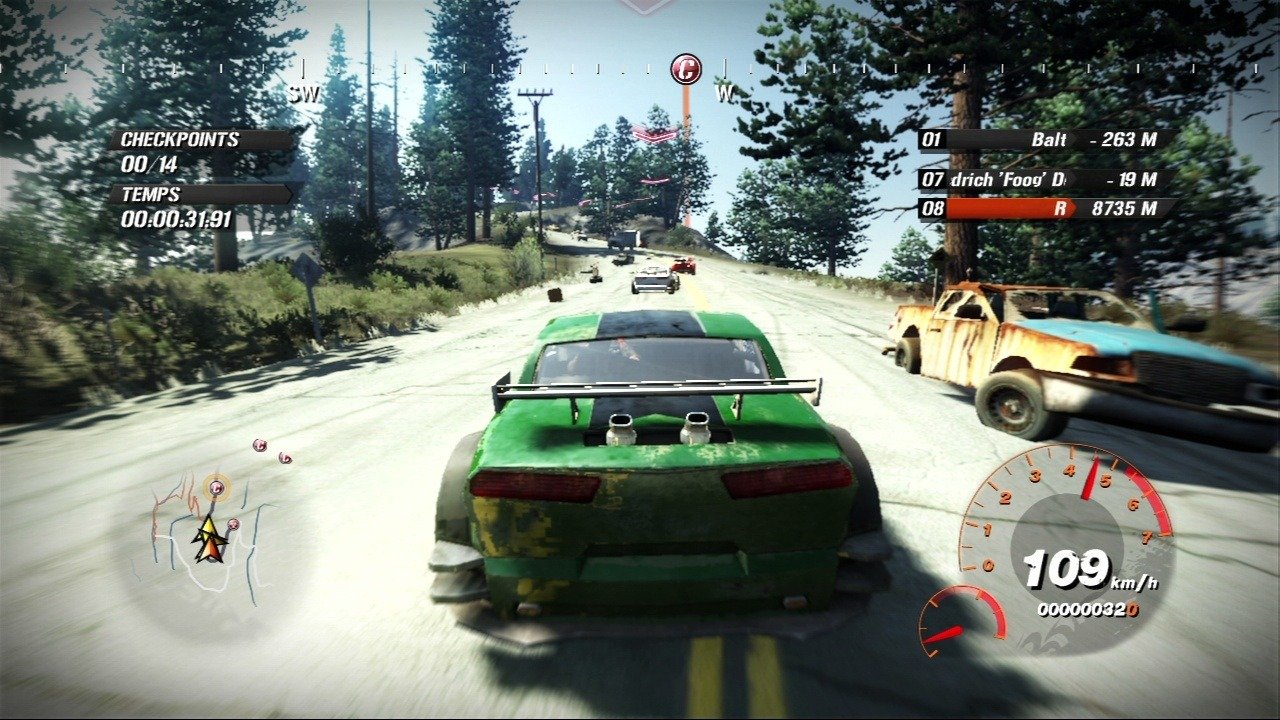Click the red checkpoint marker on the compass
The width and height of the screenshot is (1280, 720).
pyautogui.click(x=686, y=68)
